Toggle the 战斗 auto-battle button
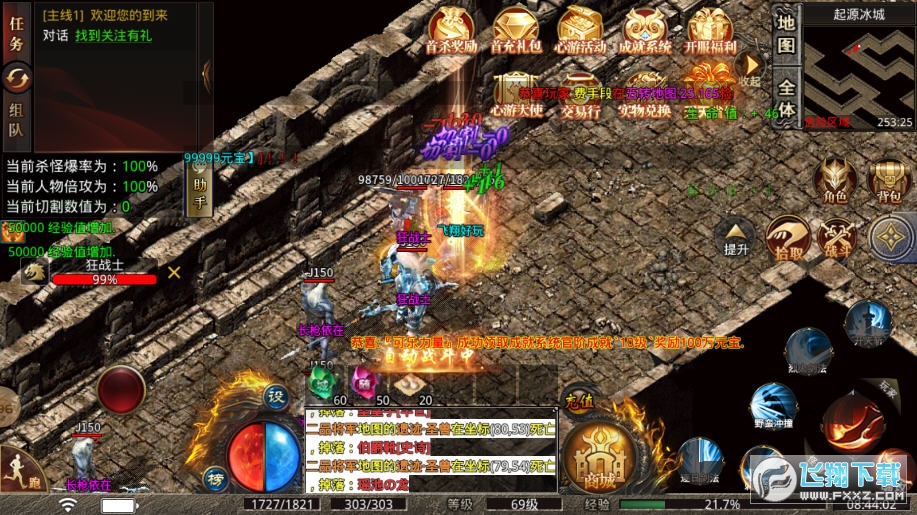Image resolution: width=917 pixels, height=515 pixels. click(836, 238)
